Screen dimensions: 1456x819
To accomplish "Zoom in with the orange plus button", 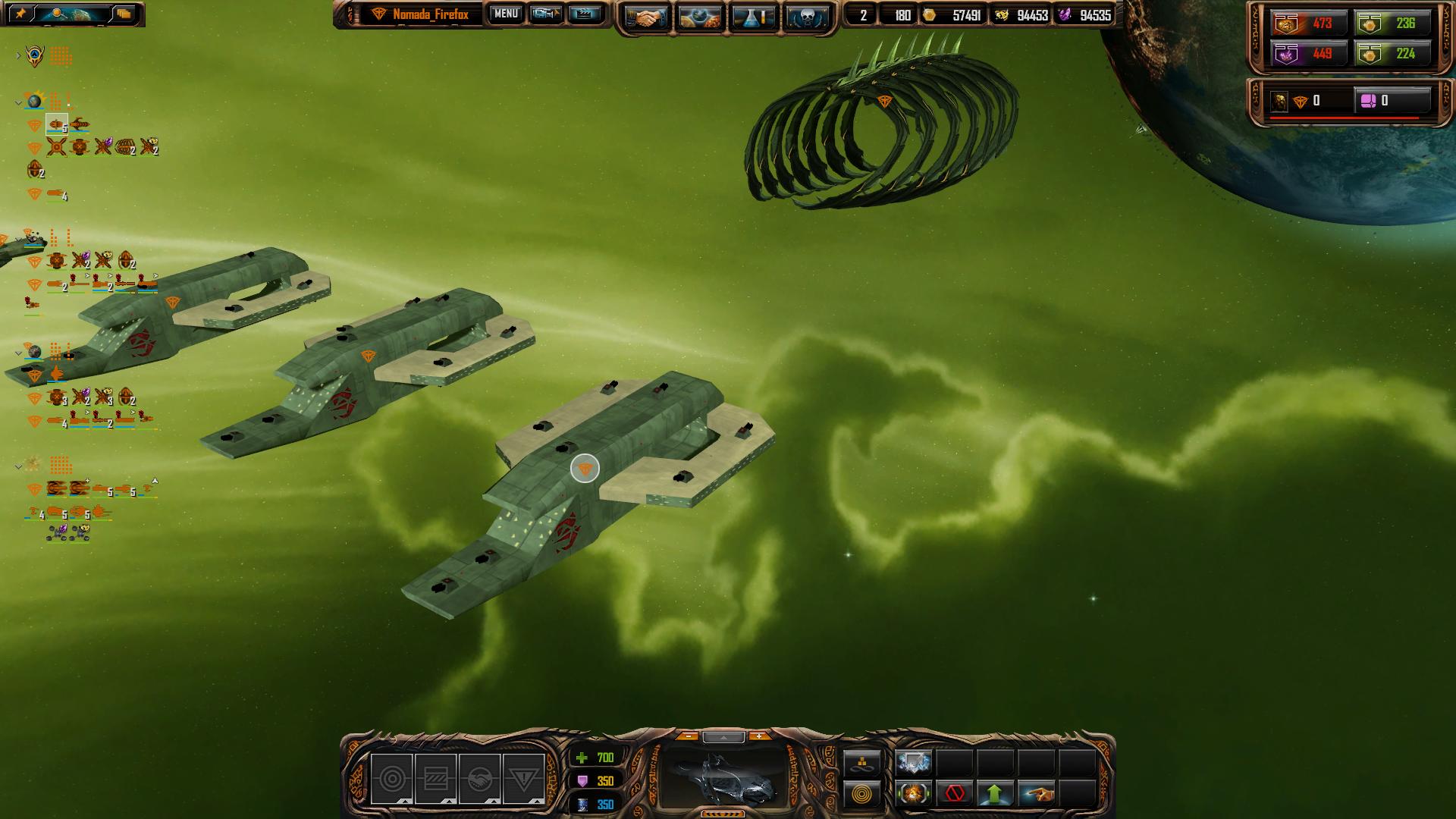I will pos(758,736).
